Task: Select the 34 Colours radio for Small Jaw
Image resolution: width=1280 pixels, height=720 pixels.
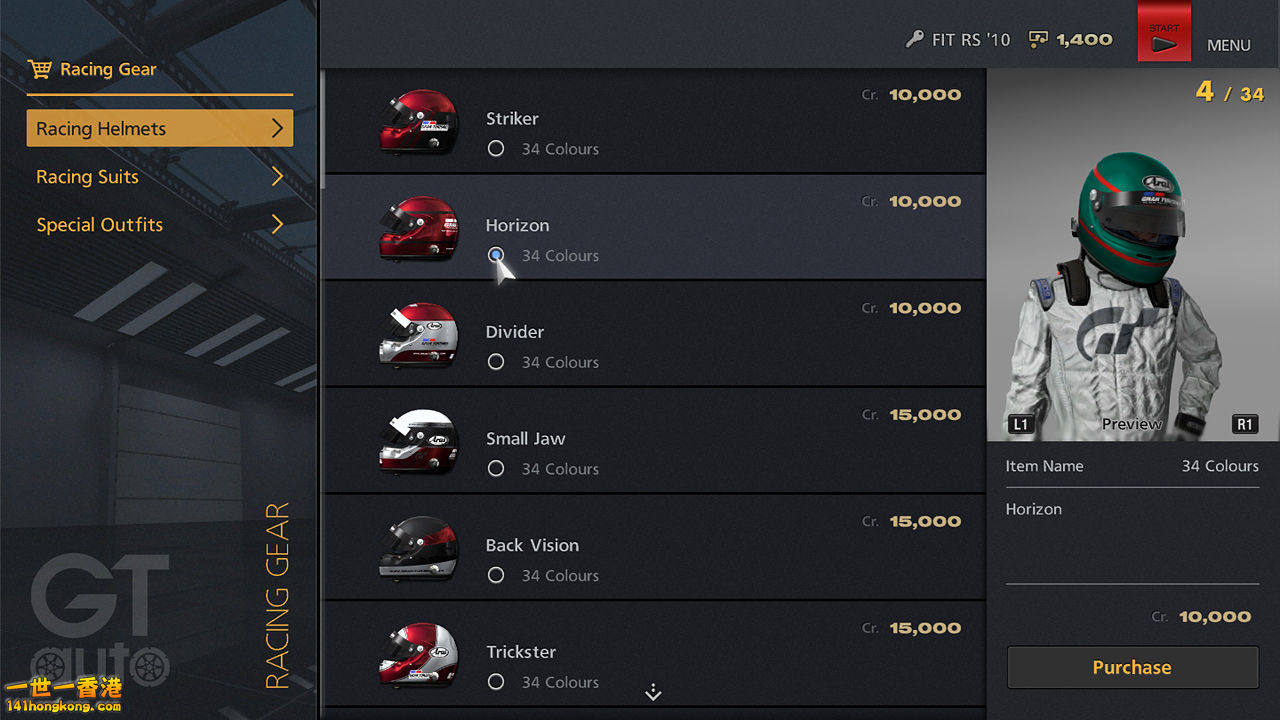Action: pos(496,468)
